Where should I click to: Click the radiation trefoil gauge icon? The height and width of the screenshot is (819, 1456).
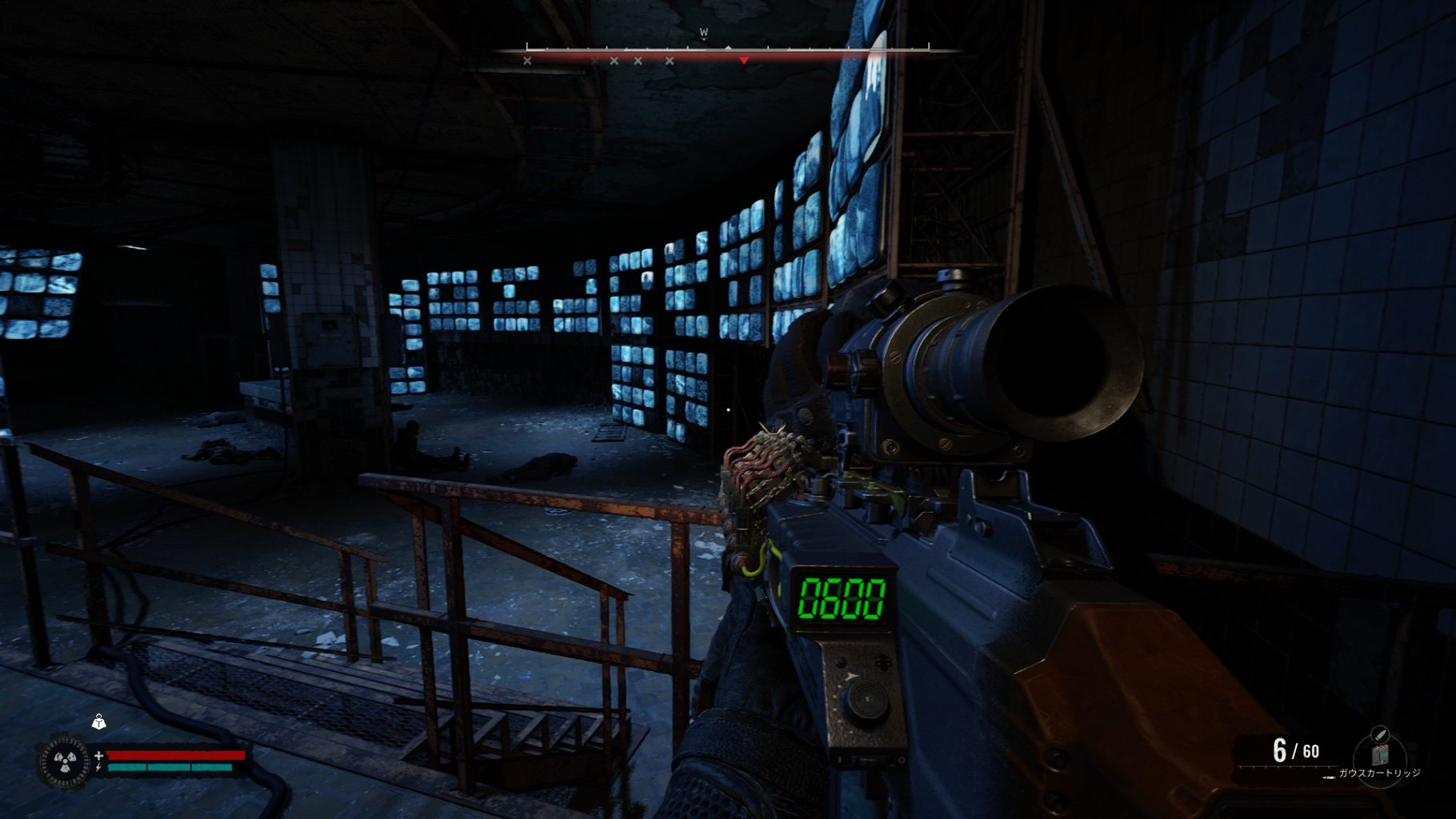(62, 761)
